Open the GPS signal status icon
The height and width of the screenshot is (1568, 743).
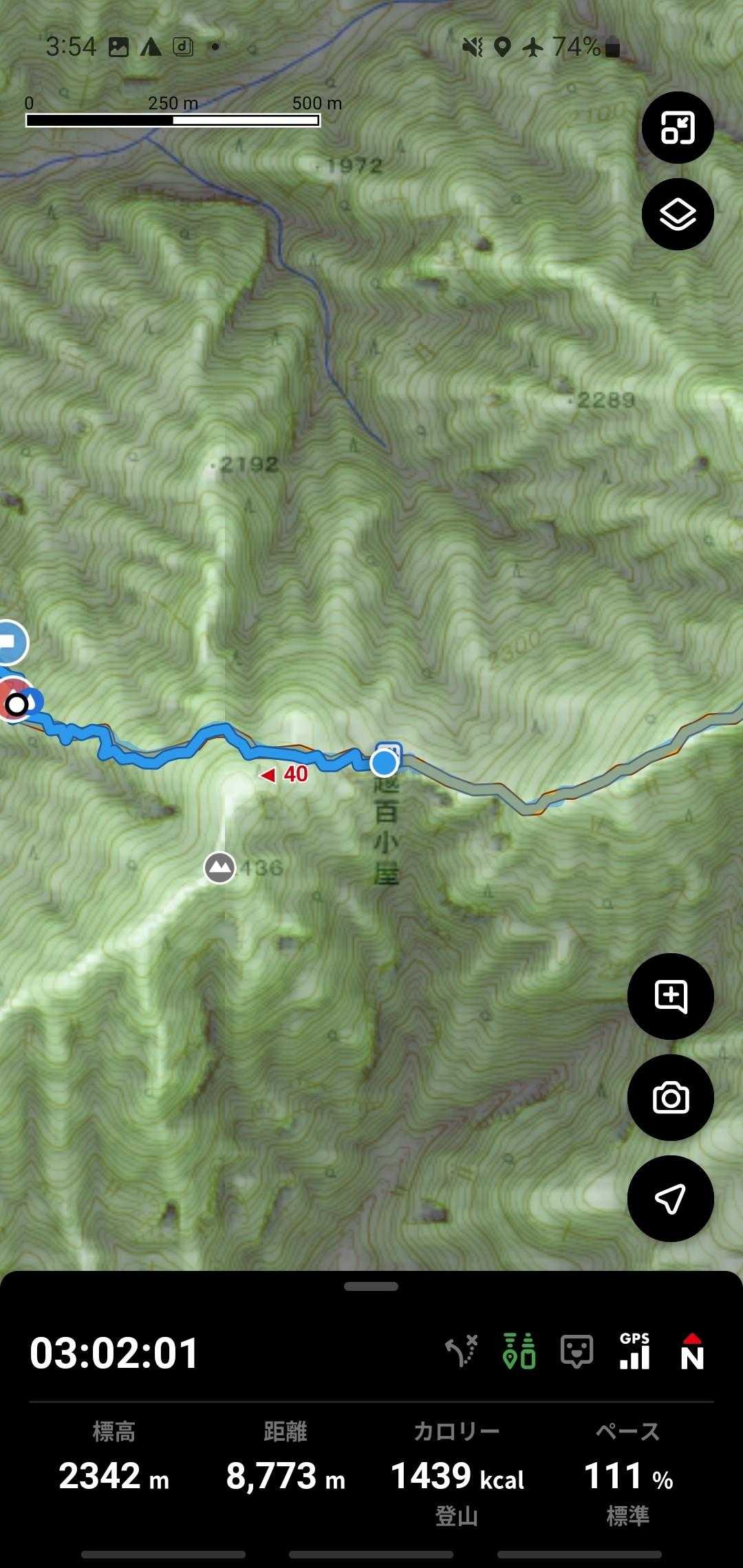(x=634, y=1352)
